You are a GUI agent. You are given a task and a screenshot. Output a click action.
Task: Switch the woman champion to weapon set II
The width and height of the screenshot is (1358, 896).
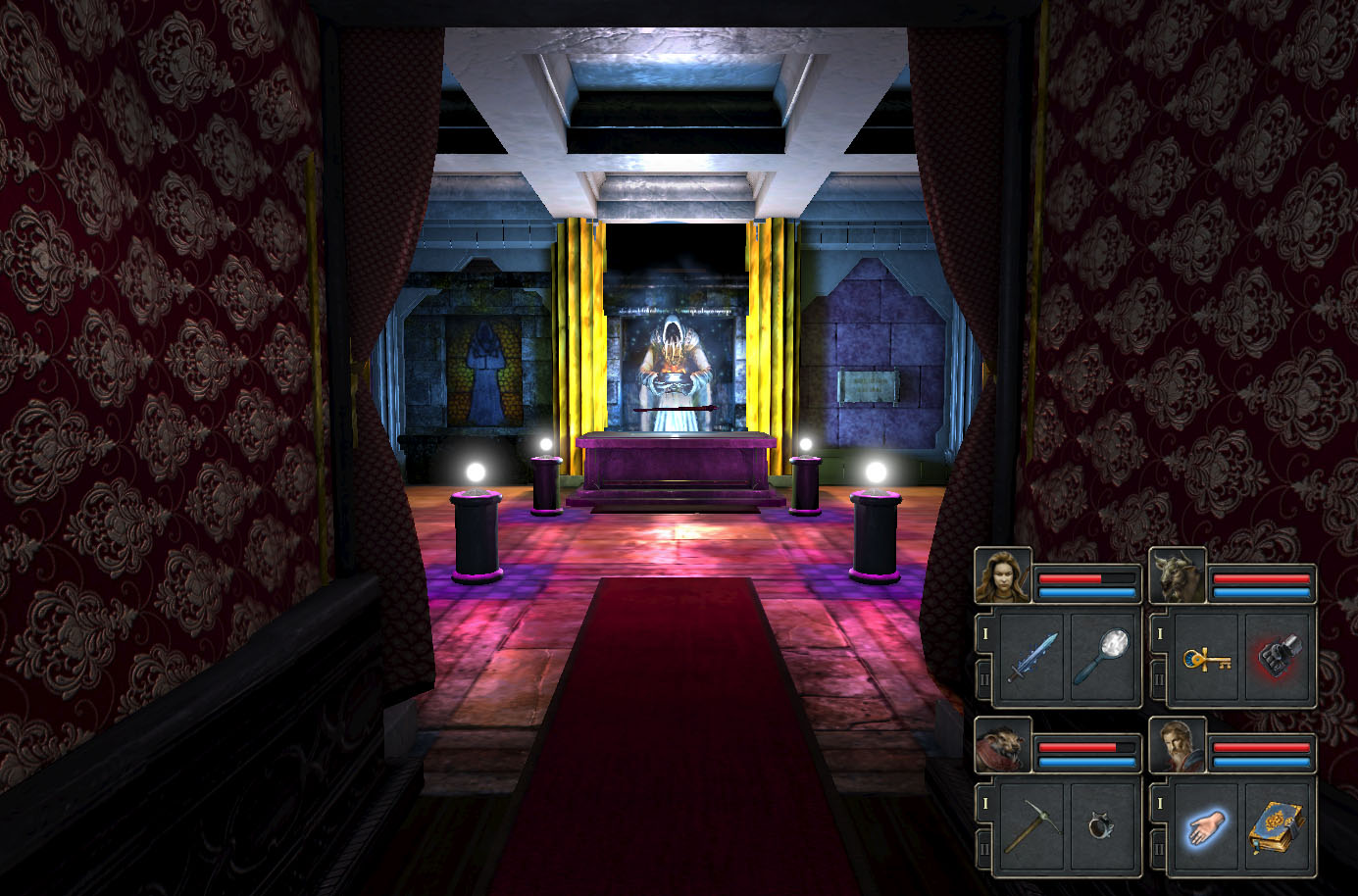984,678
